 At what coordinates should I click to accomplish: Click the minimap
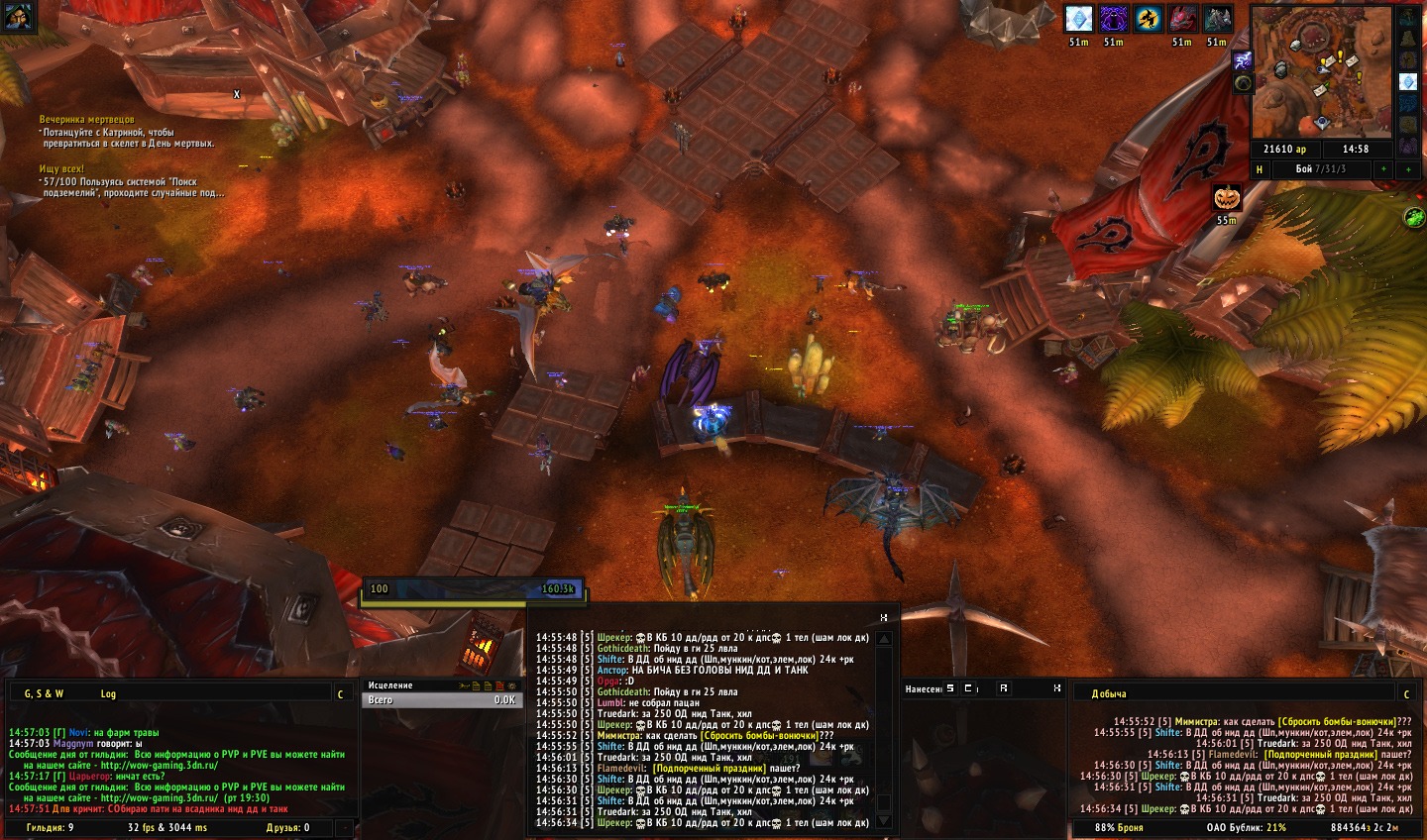click(x=1322, y=72)
